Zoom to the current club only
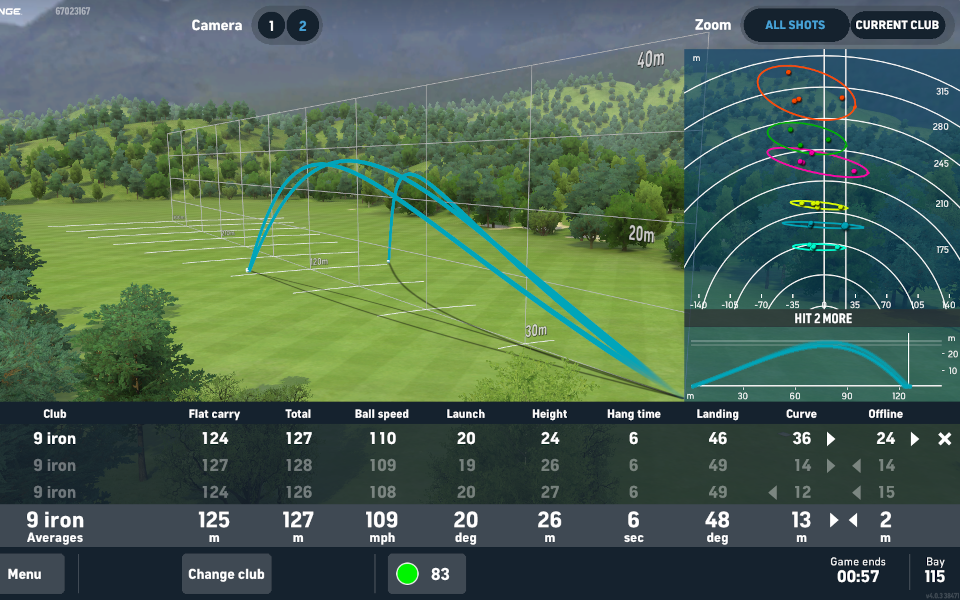The width and height of the screenshot is (960, 600). tap(897, 26)
